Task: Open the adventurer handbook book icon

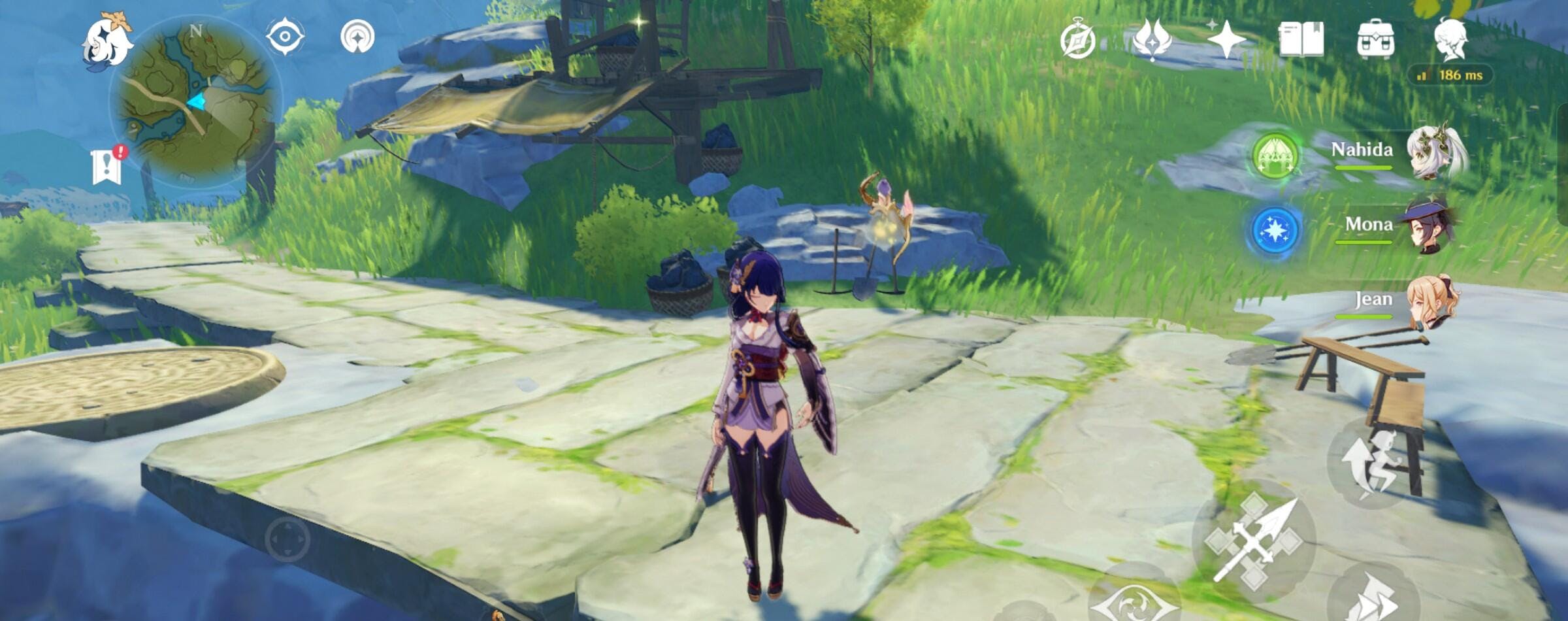Action: point(1301,39)
